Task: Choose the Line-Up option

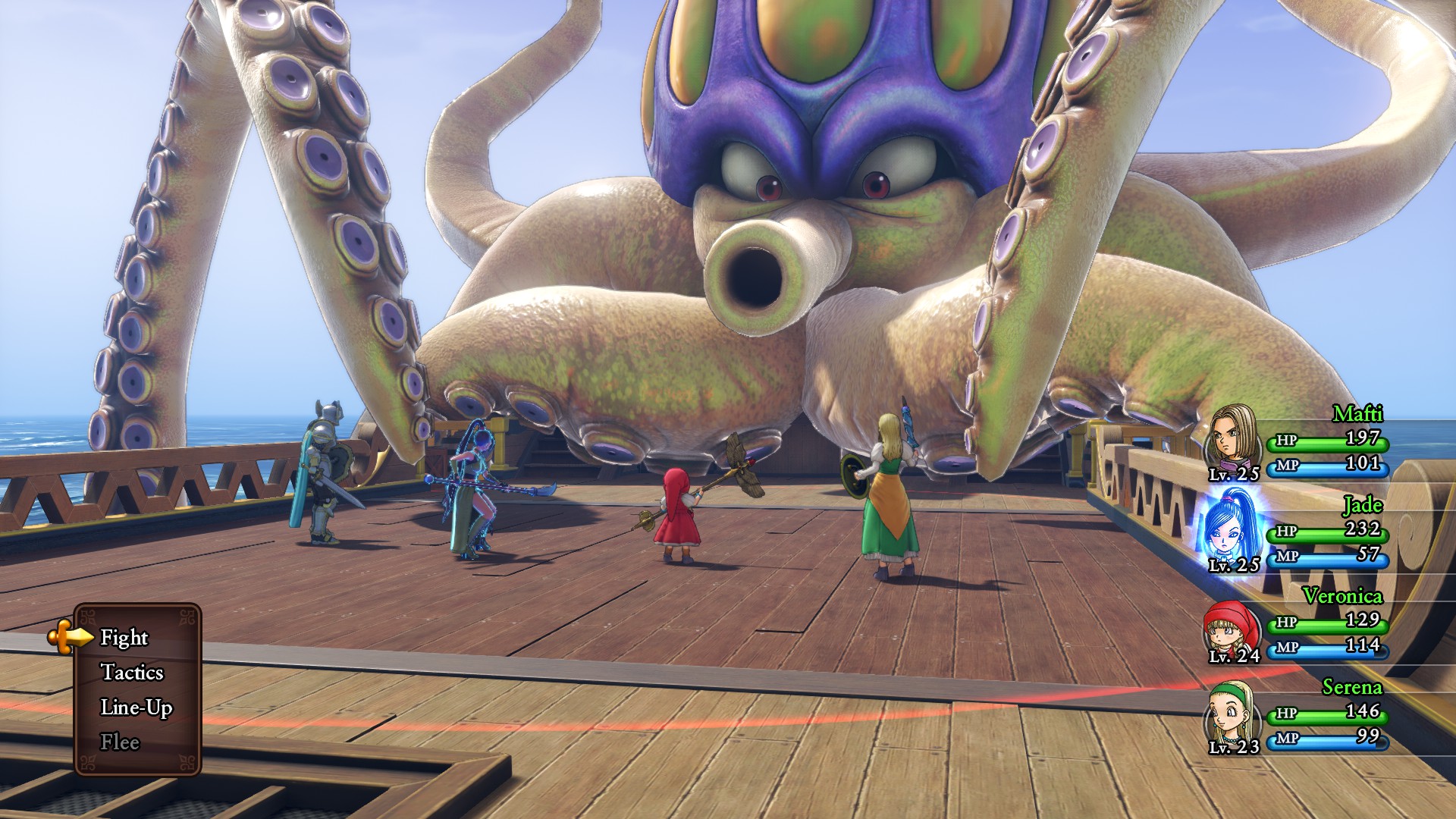Action: pyautogui.click(x=136, y=708)
